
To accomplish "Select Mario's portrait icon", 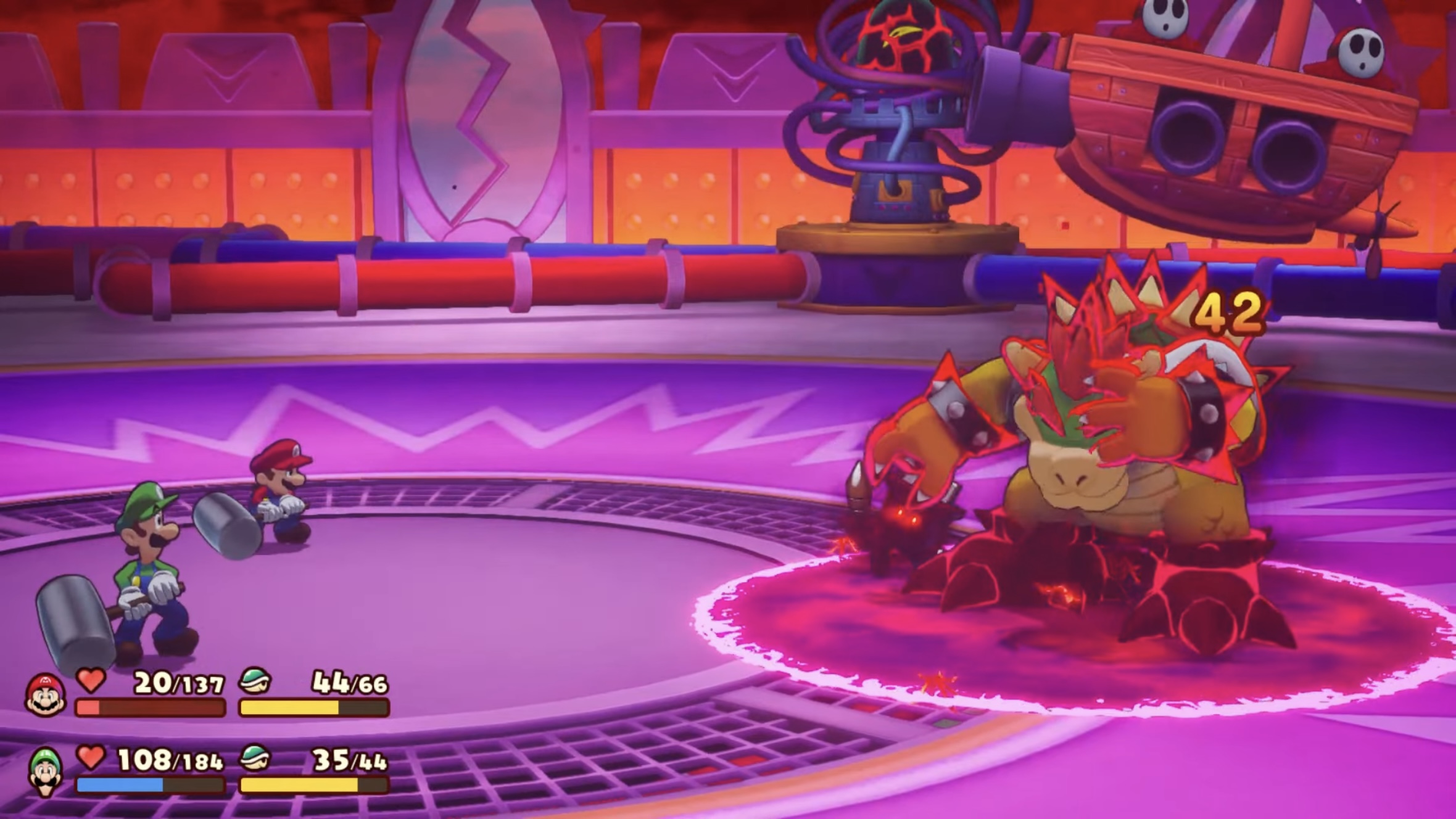I will [45, 695].
